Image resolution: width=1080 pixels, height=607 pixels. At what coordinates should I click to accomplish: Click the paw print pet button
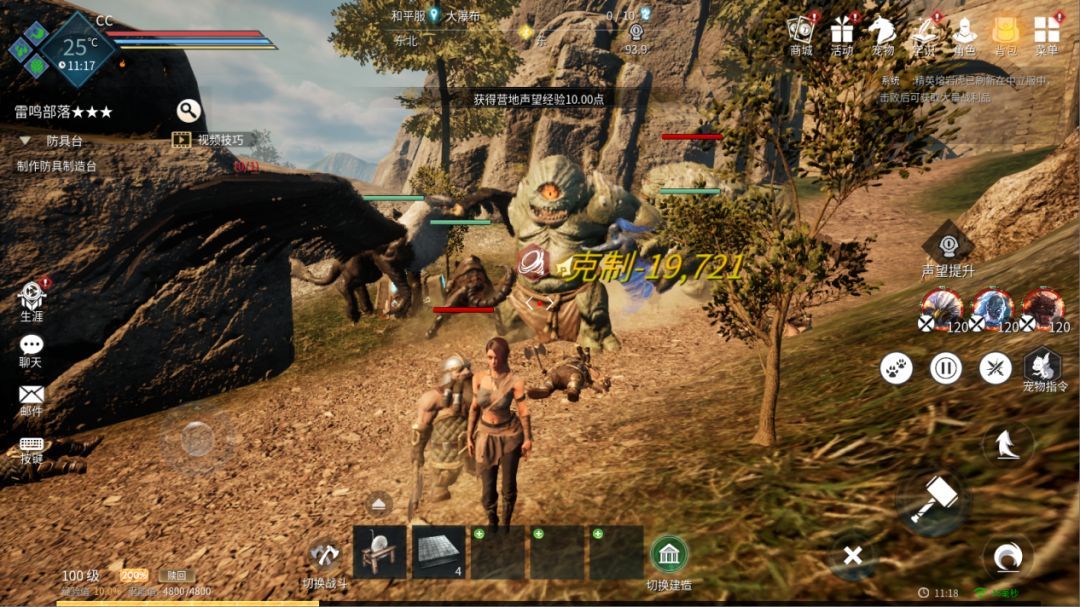coord(896,368)
